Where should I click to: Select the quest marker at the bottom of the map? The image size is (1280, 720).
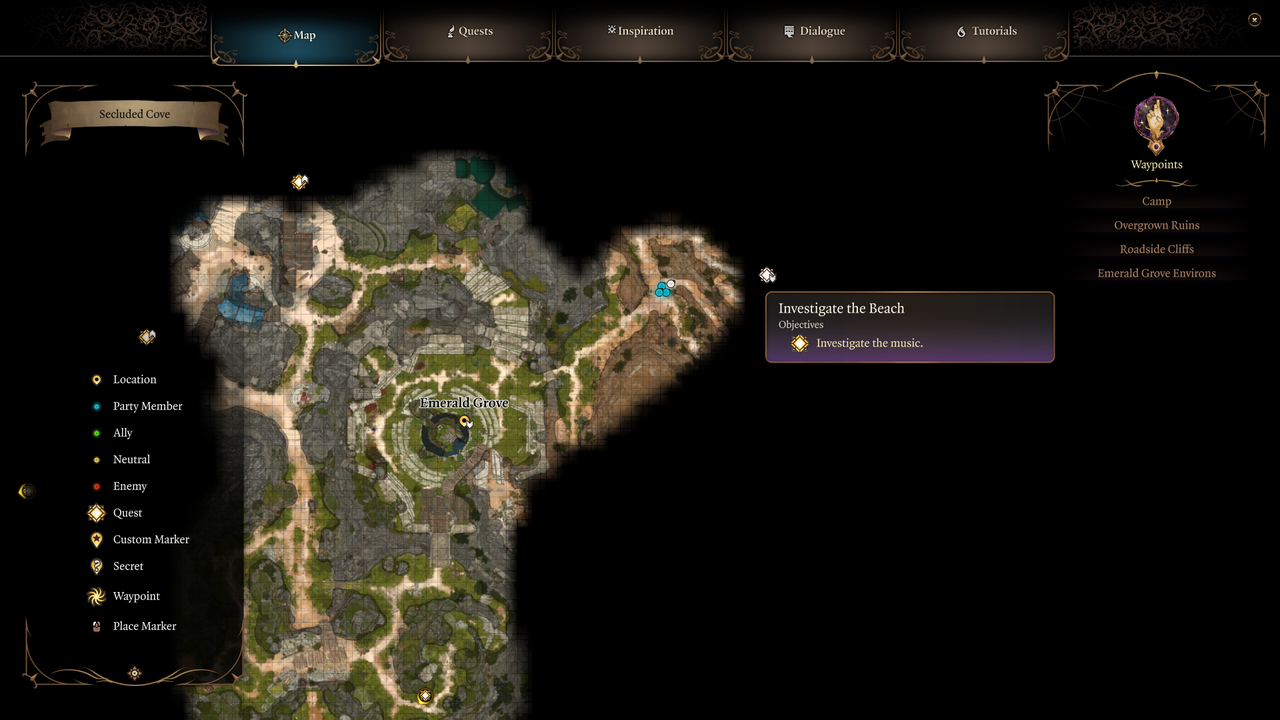(x=424, y=697)
